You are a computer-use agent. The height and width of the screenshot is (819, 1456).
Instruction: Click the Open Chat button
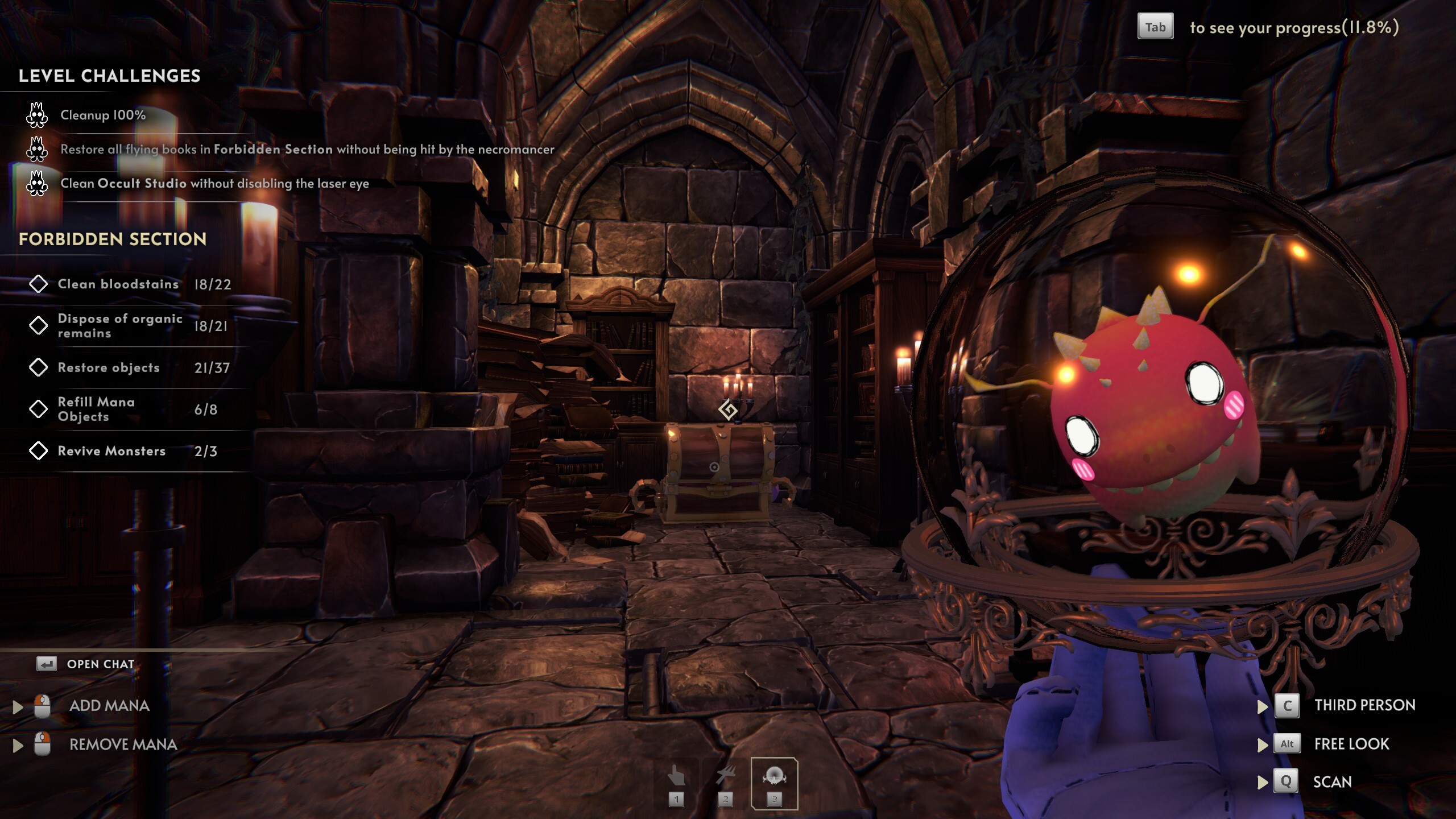click(x=101, y=663)
